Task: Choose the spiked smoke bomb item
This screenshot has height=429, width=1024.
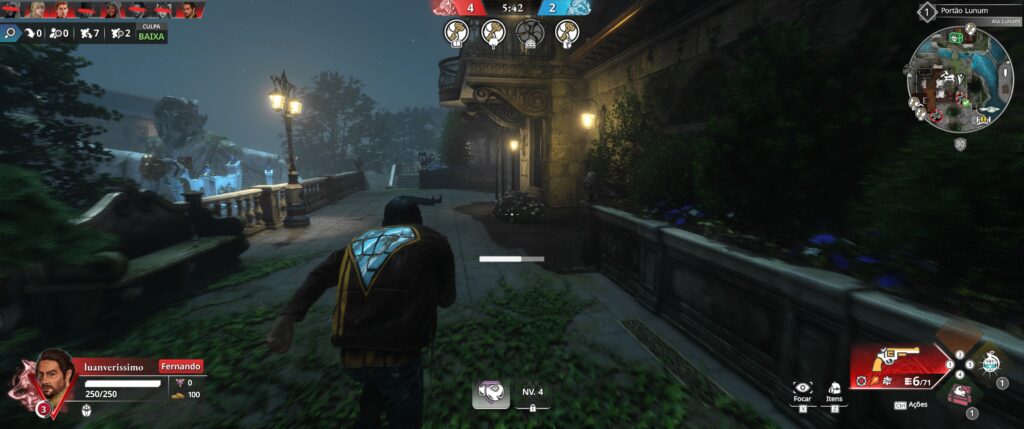Action: coord(990,362)
